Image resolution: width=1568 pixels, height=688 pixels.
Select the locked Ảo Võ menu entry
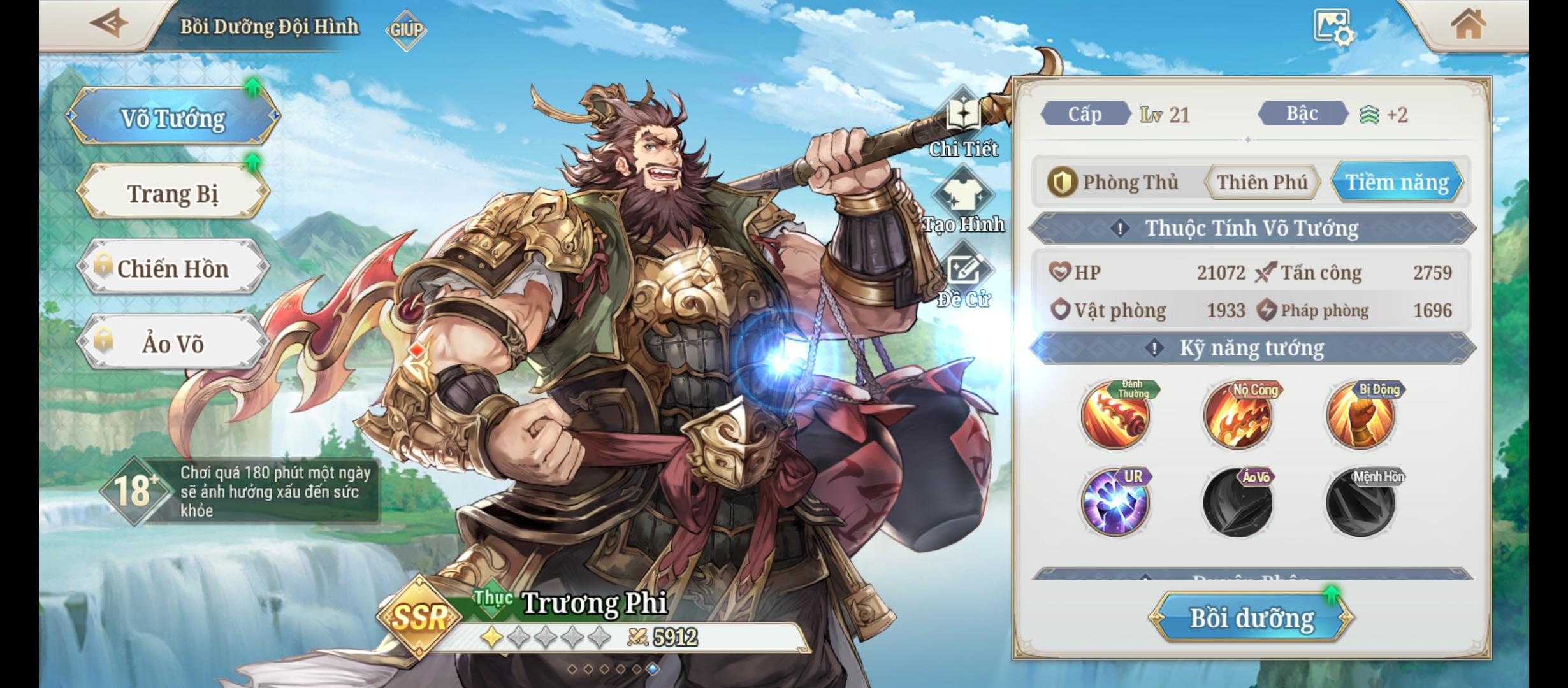pyautogui.click(x=173, y=343)
